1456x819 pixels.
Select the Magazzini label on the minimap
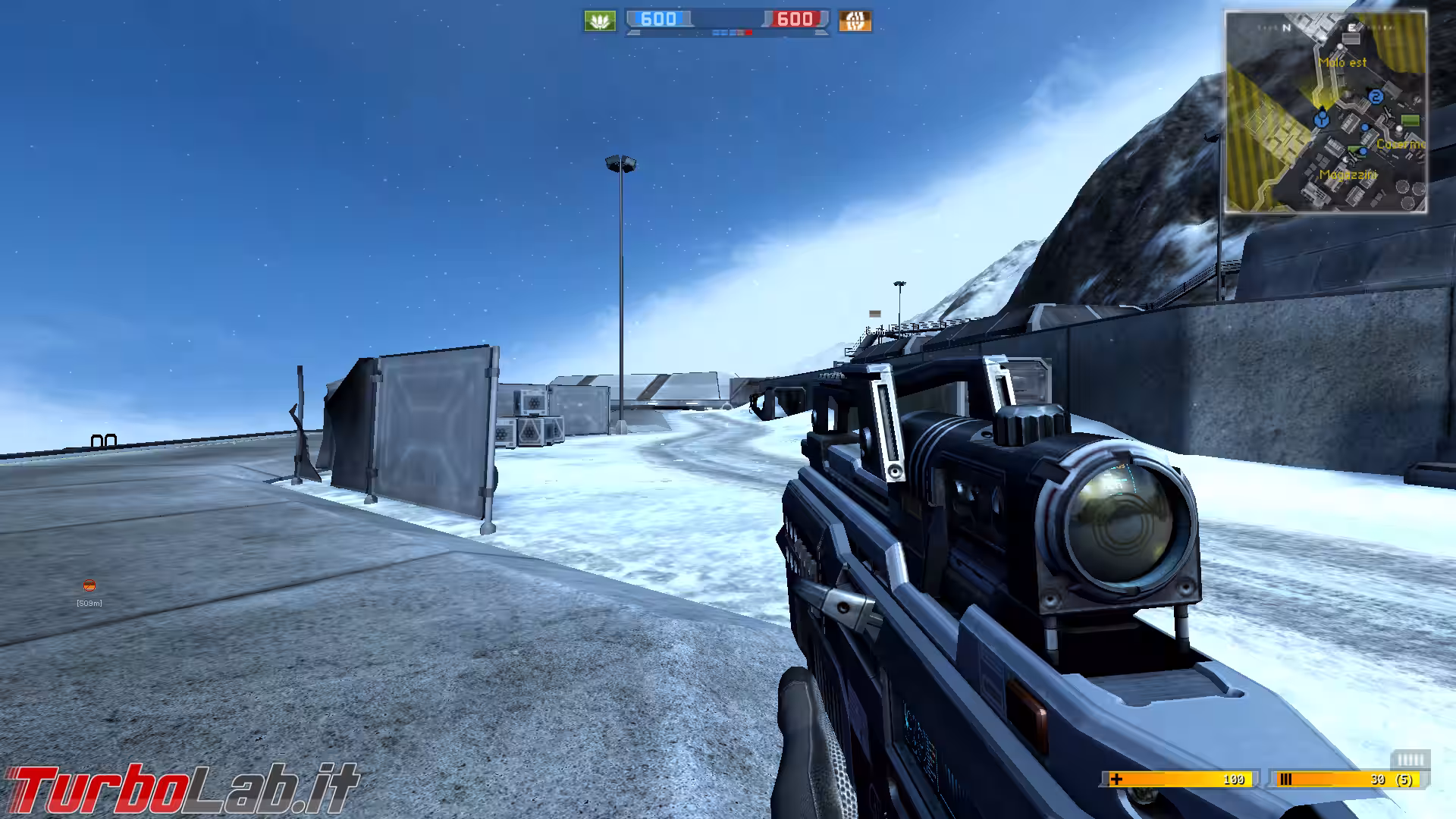click(x=1348, y=175)
